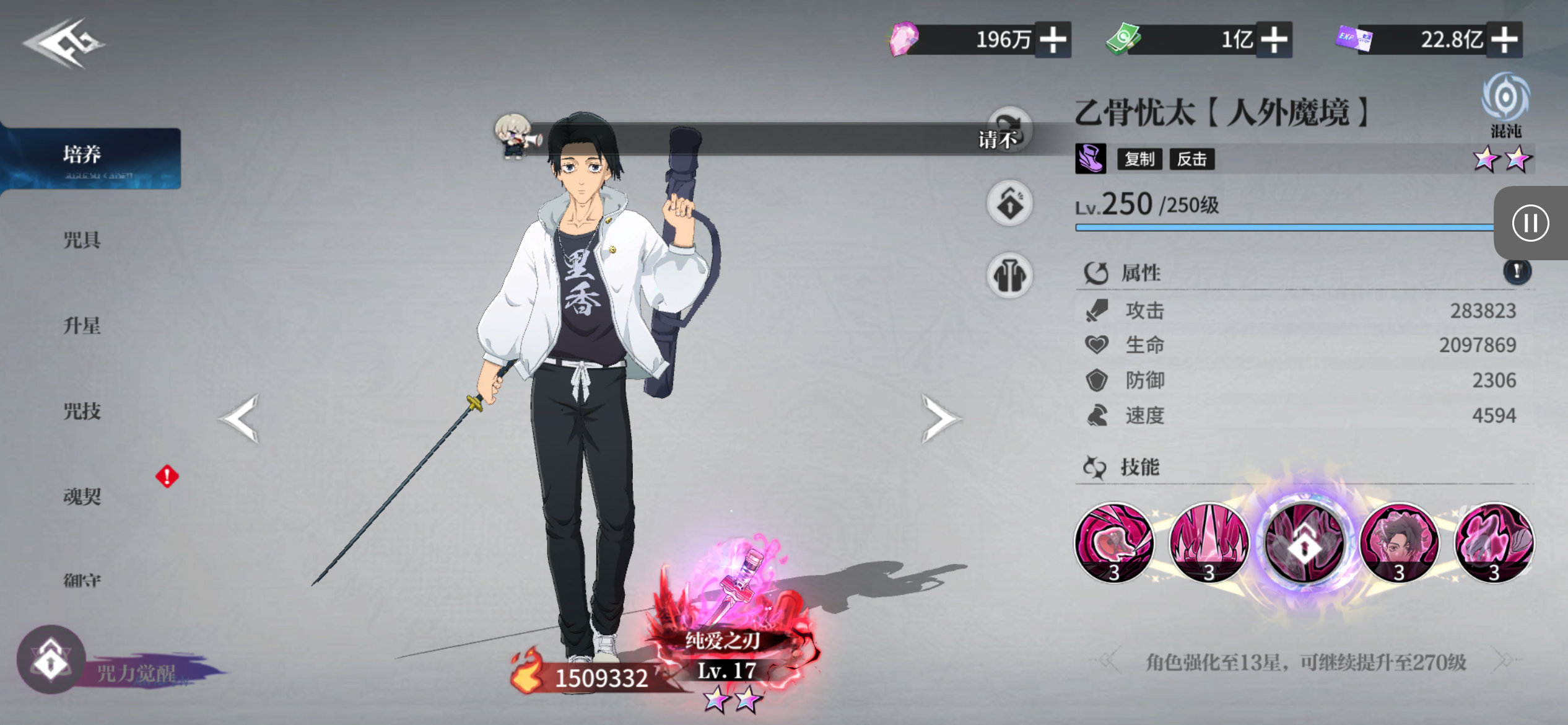The height and width of the screenshot is (725, 1568).
Task: Add more green cash with plus button
Action: (x=1274, y=40)
